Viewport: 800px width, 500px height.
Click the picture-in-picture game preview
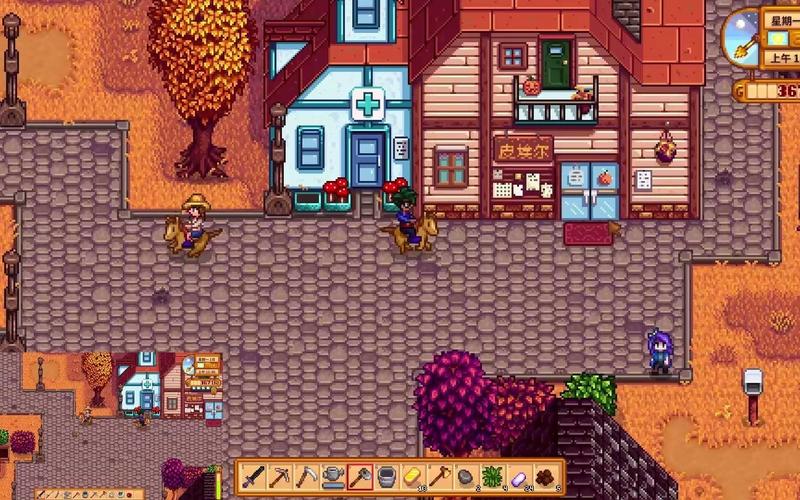(167, 384)
